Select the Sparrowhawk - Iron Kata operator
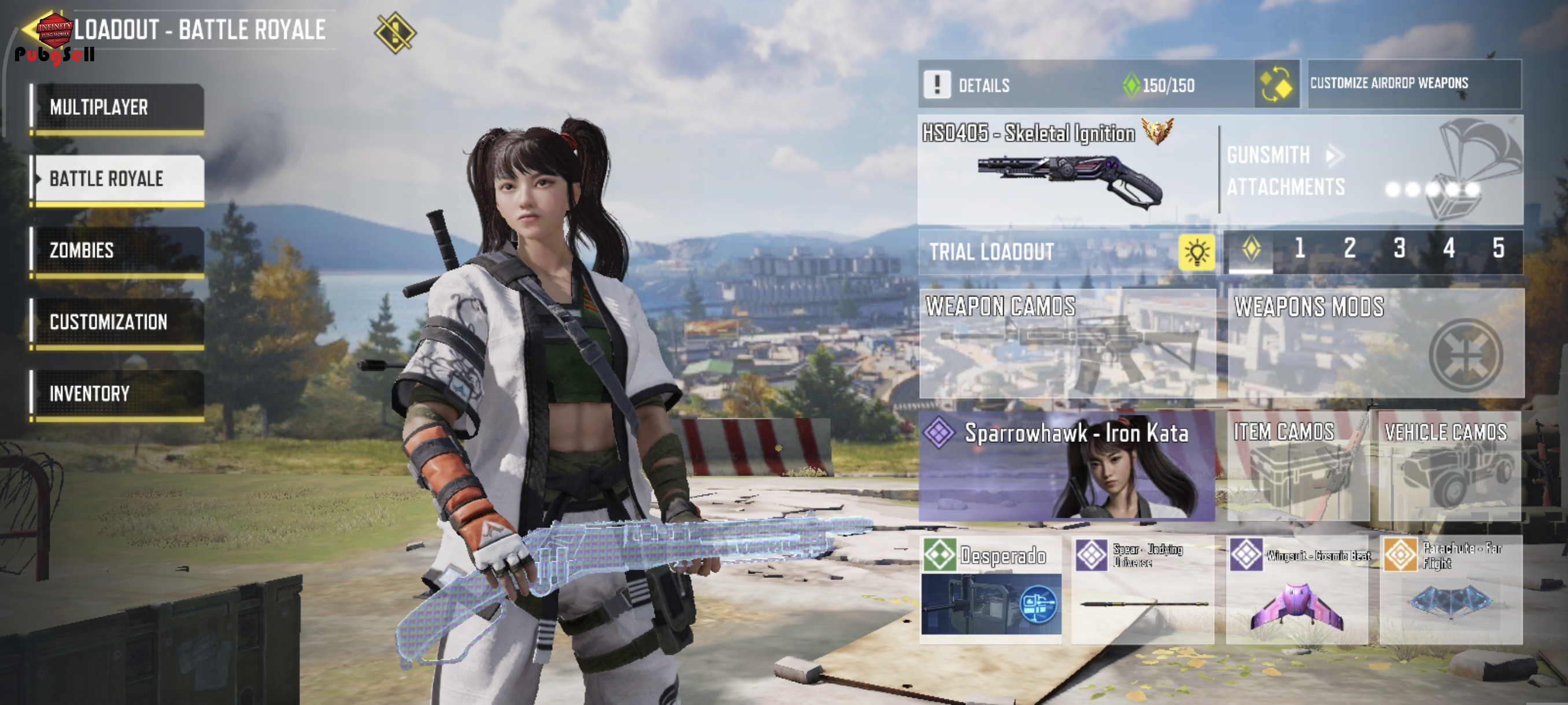The width and height of the screenshot is (1568, 705). [1067, 466]
